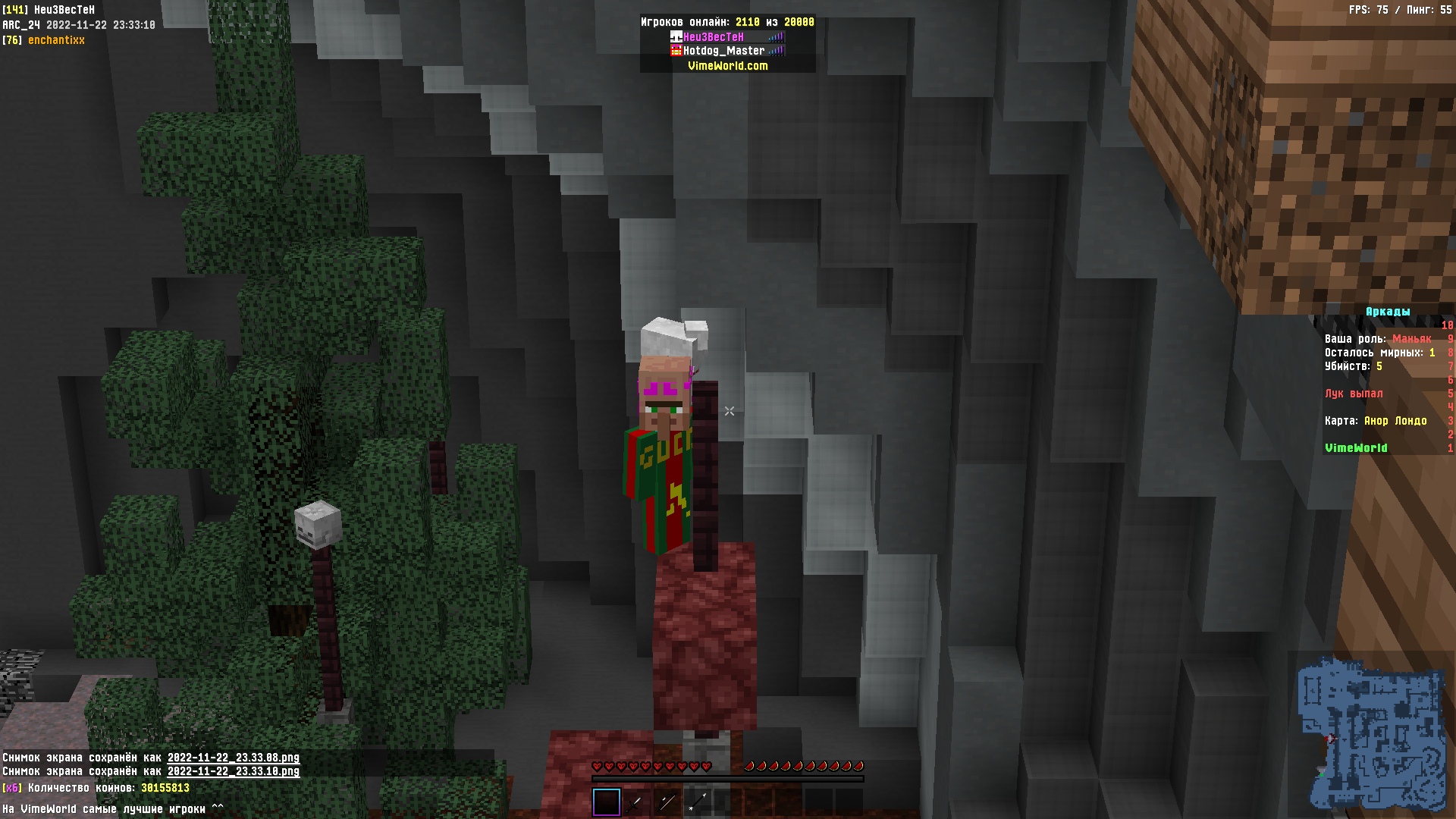Click the ping signal bars next to Hotdog_Master
The image size is (1456, 819).
tap(776, 52)
